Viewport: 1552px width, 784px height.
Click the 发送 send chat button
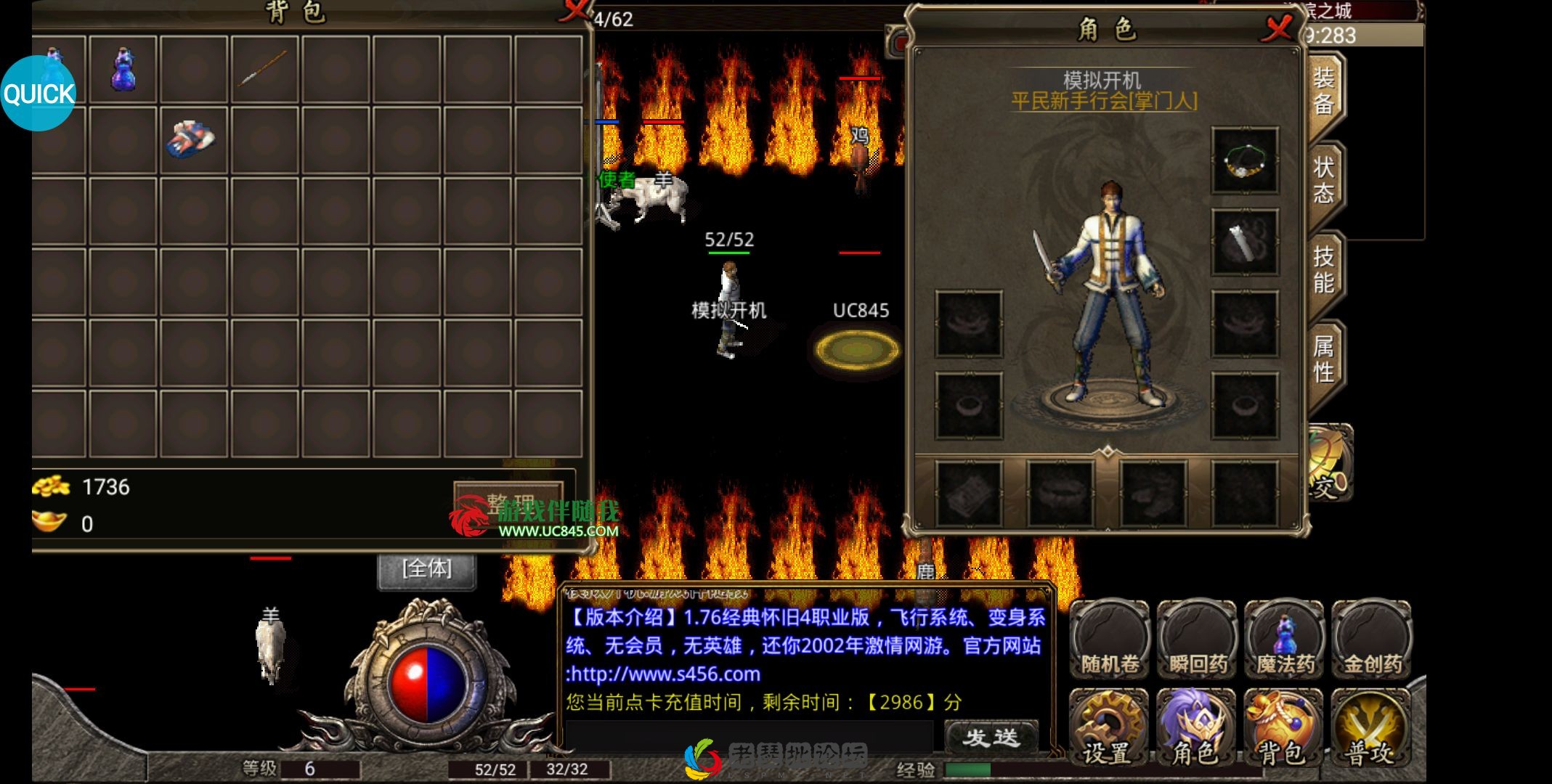[991, 738]
